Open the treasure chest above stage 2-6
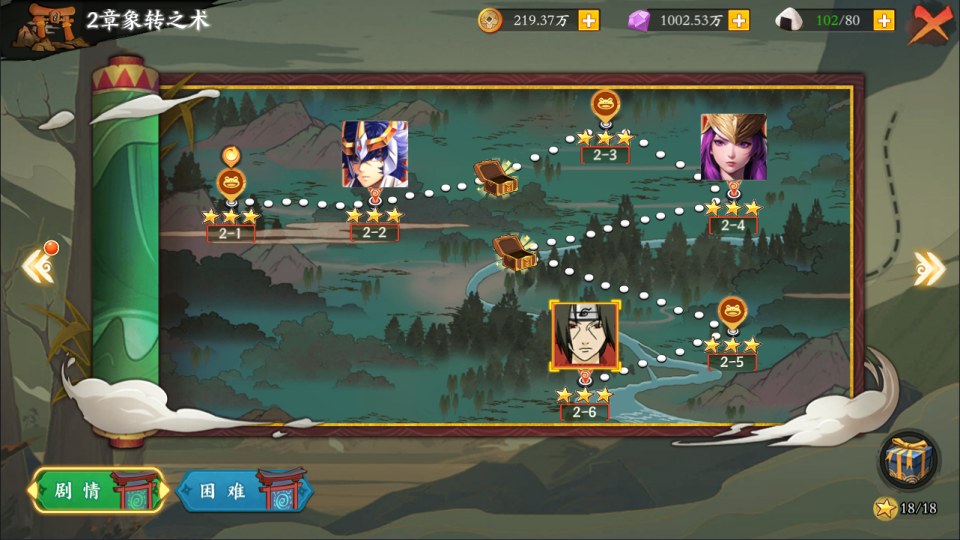The image size is (960, 540). click(515, 250)
